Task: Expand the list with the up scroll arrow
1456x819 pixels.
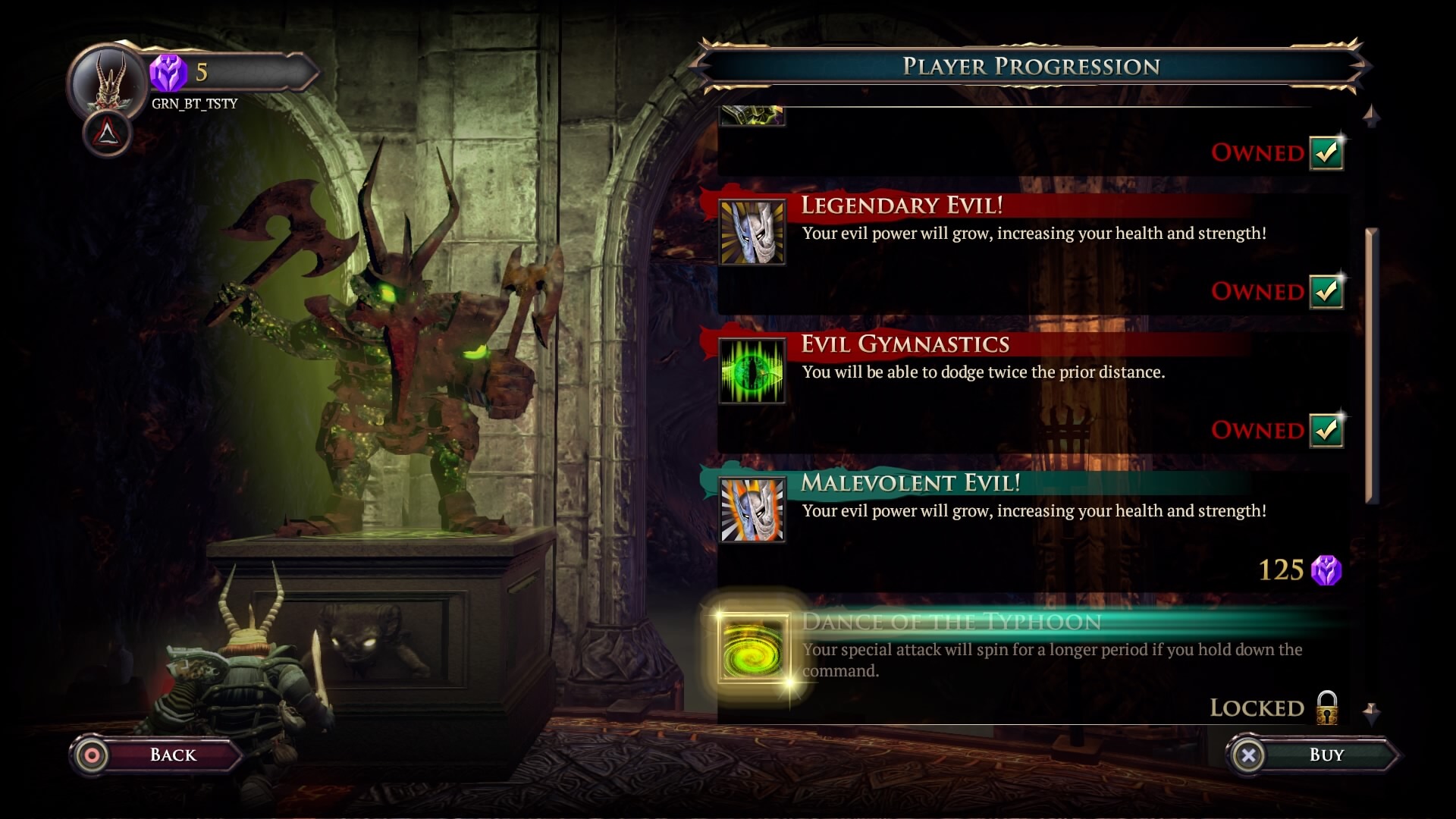Action: pyautogui.click(x=1370, y=114)
